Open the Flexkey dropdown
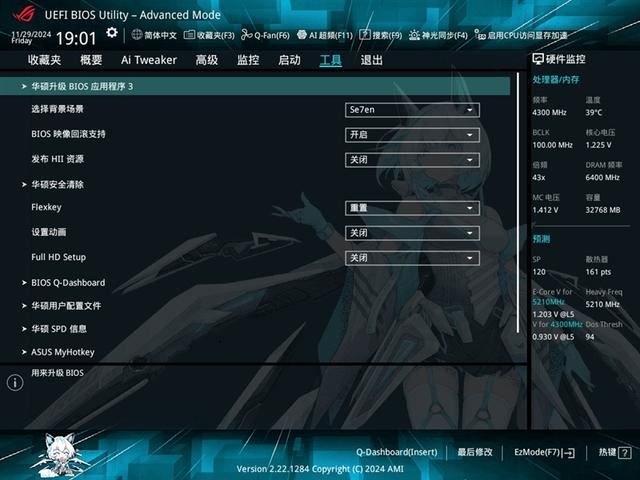Screen dimensions: 640x480 point(412,208)
